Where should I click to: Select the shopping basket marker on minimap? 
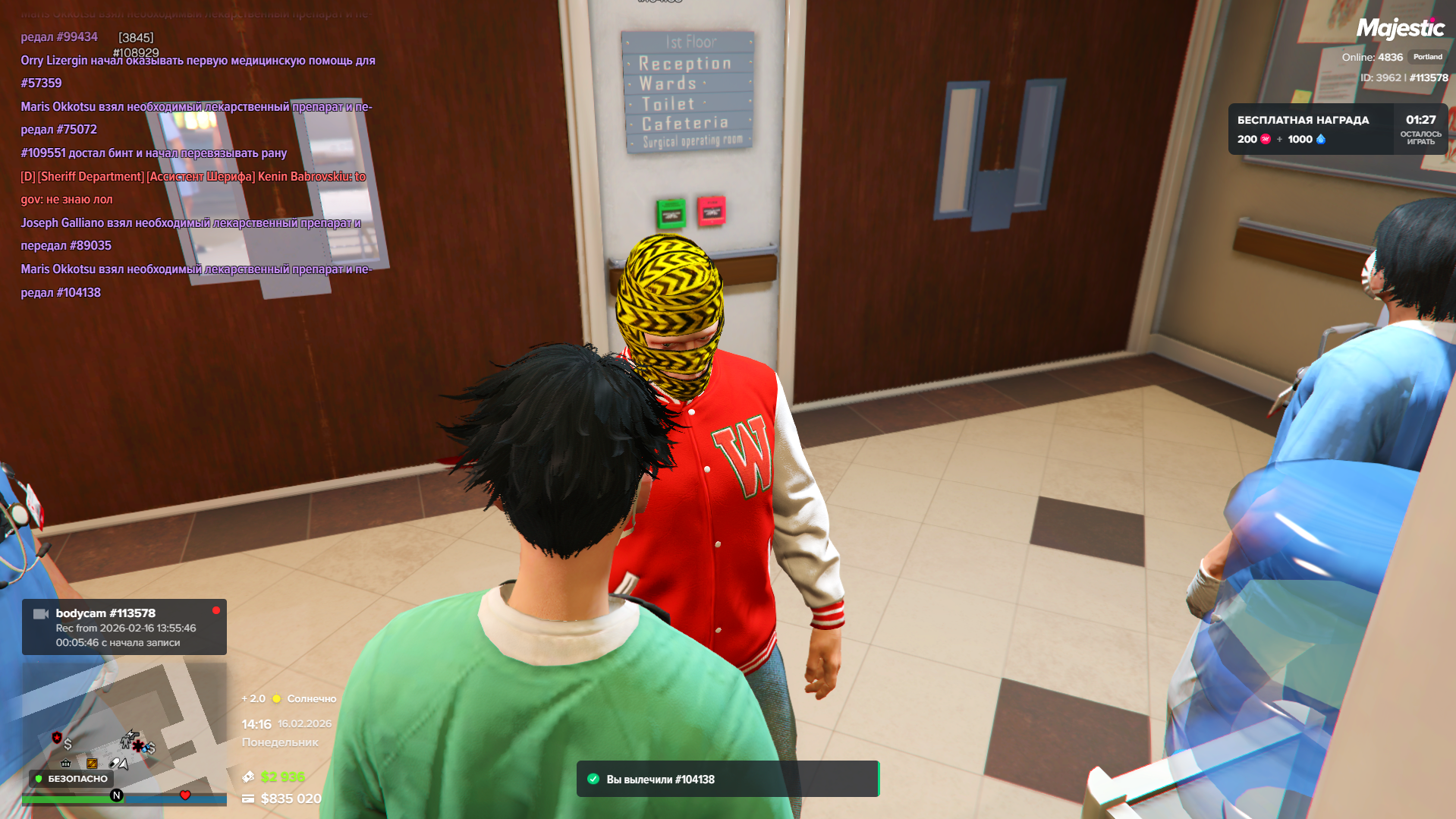point(66,763)
